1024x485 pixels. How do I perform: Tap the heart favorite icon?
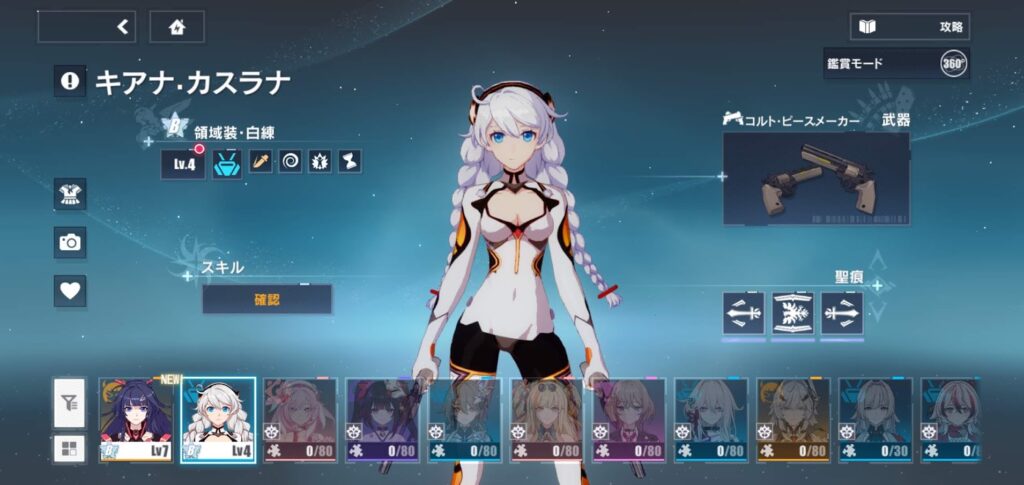70,291
